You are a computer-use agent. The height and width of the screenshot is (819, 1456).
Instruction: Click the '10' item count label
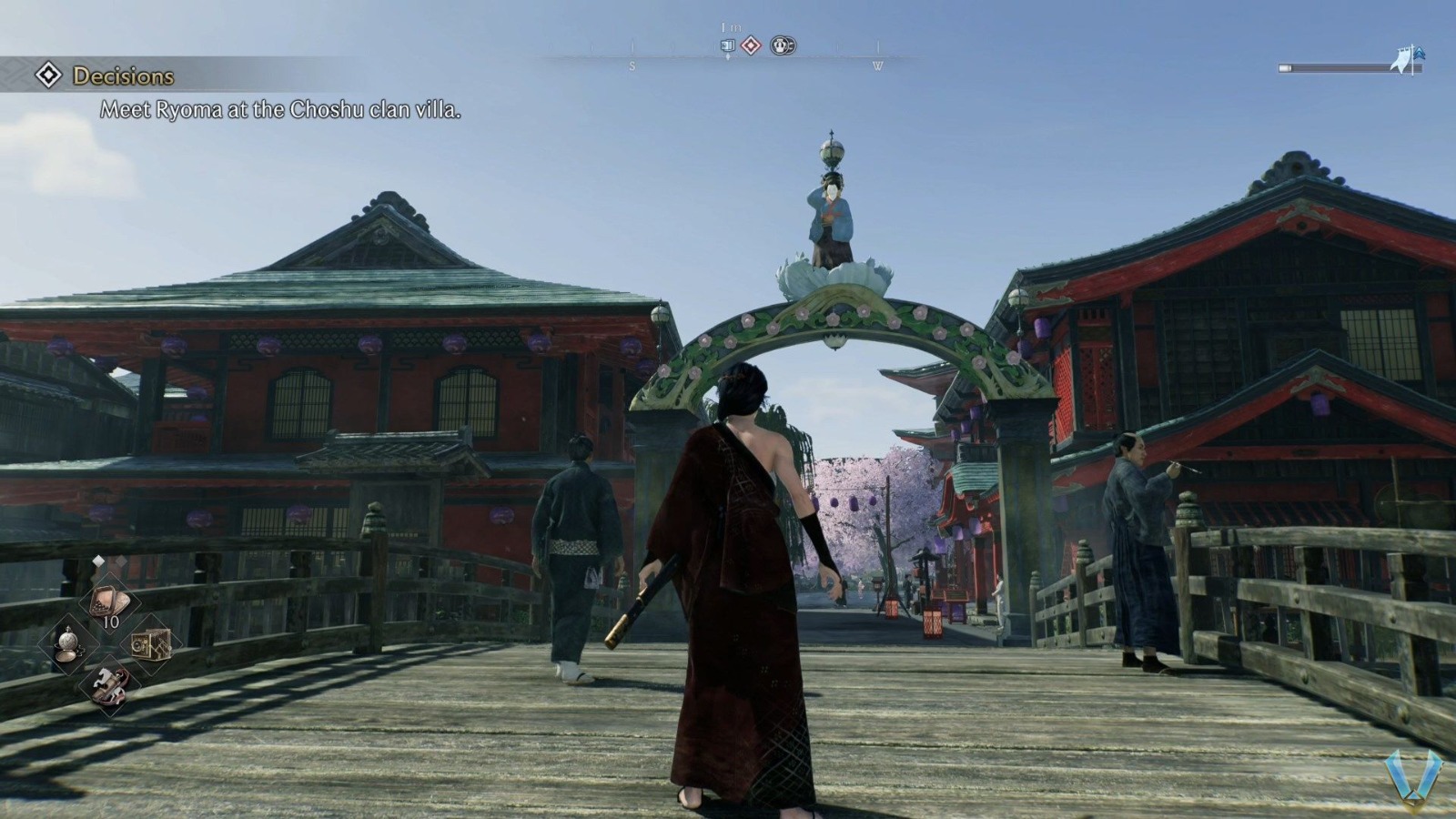tap(111, 622)
